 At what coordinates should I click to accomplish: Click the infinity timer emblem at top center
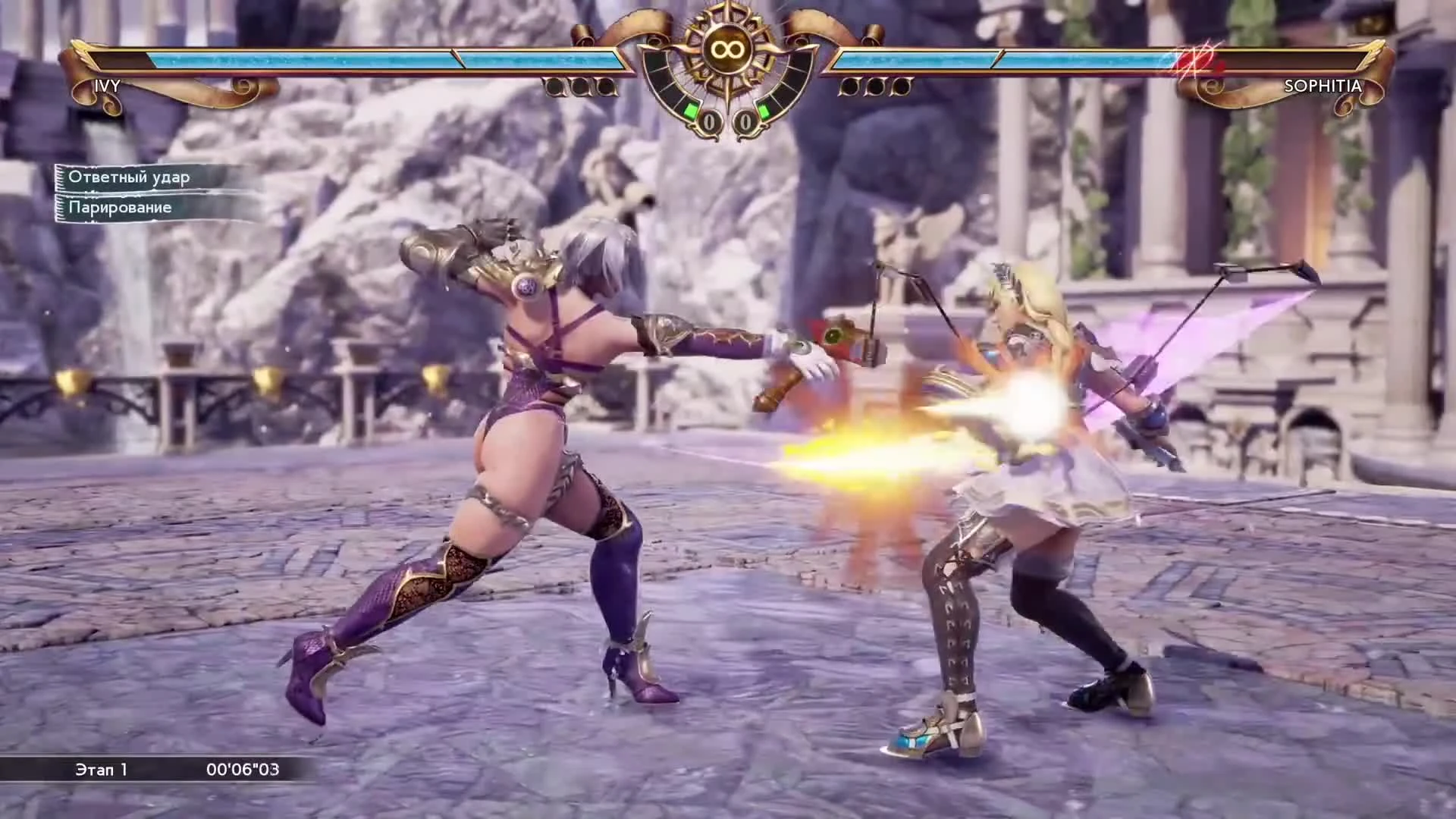tap(726, 48)
